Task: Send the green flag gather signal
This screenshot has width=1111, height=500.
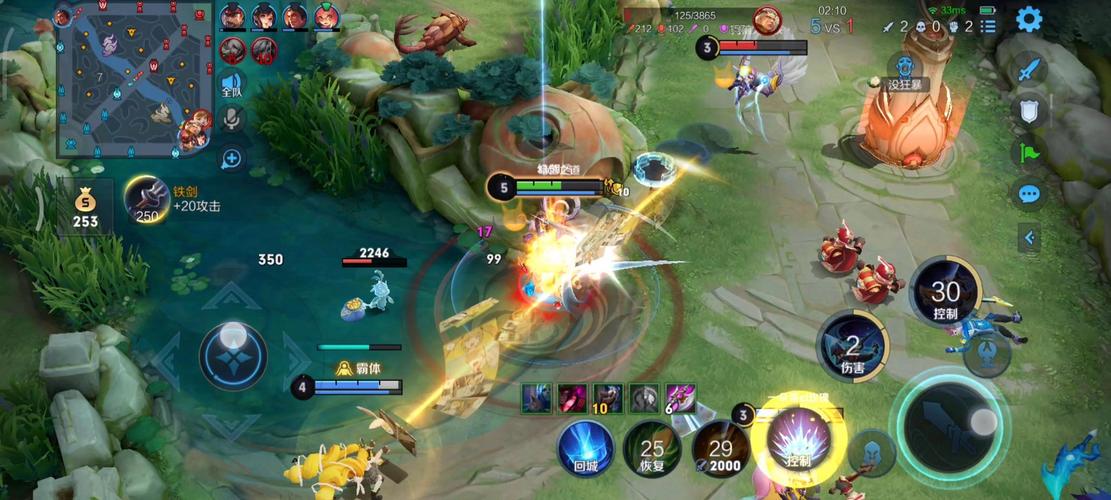Action: pos(1029,153)
